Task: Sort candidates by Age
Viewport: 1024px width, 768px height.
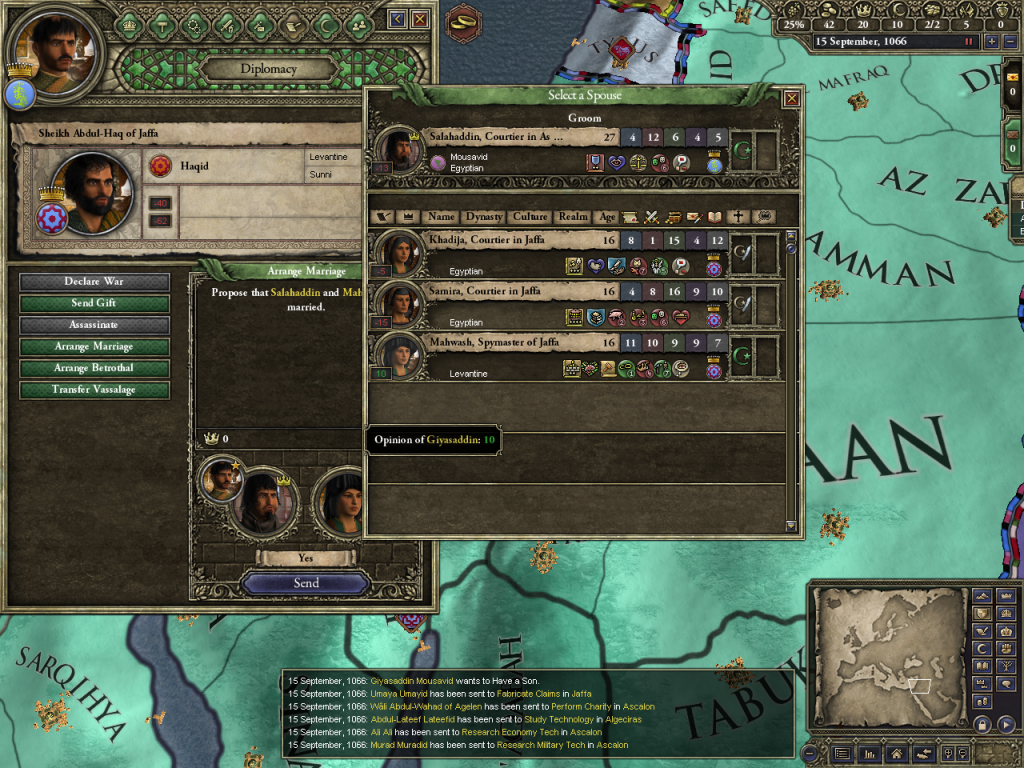Action: coord(606,216)
